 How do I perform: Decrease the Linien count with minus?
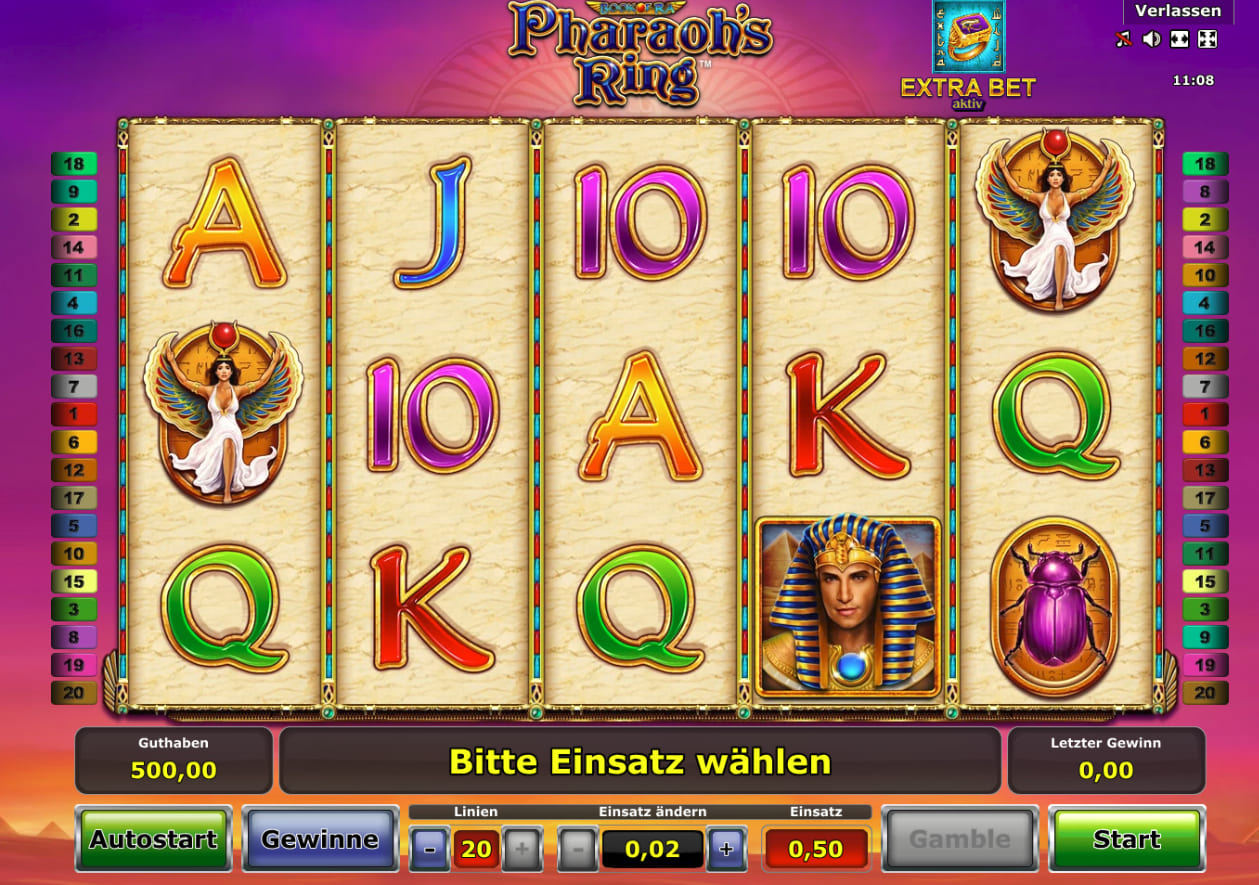(430, 850)
